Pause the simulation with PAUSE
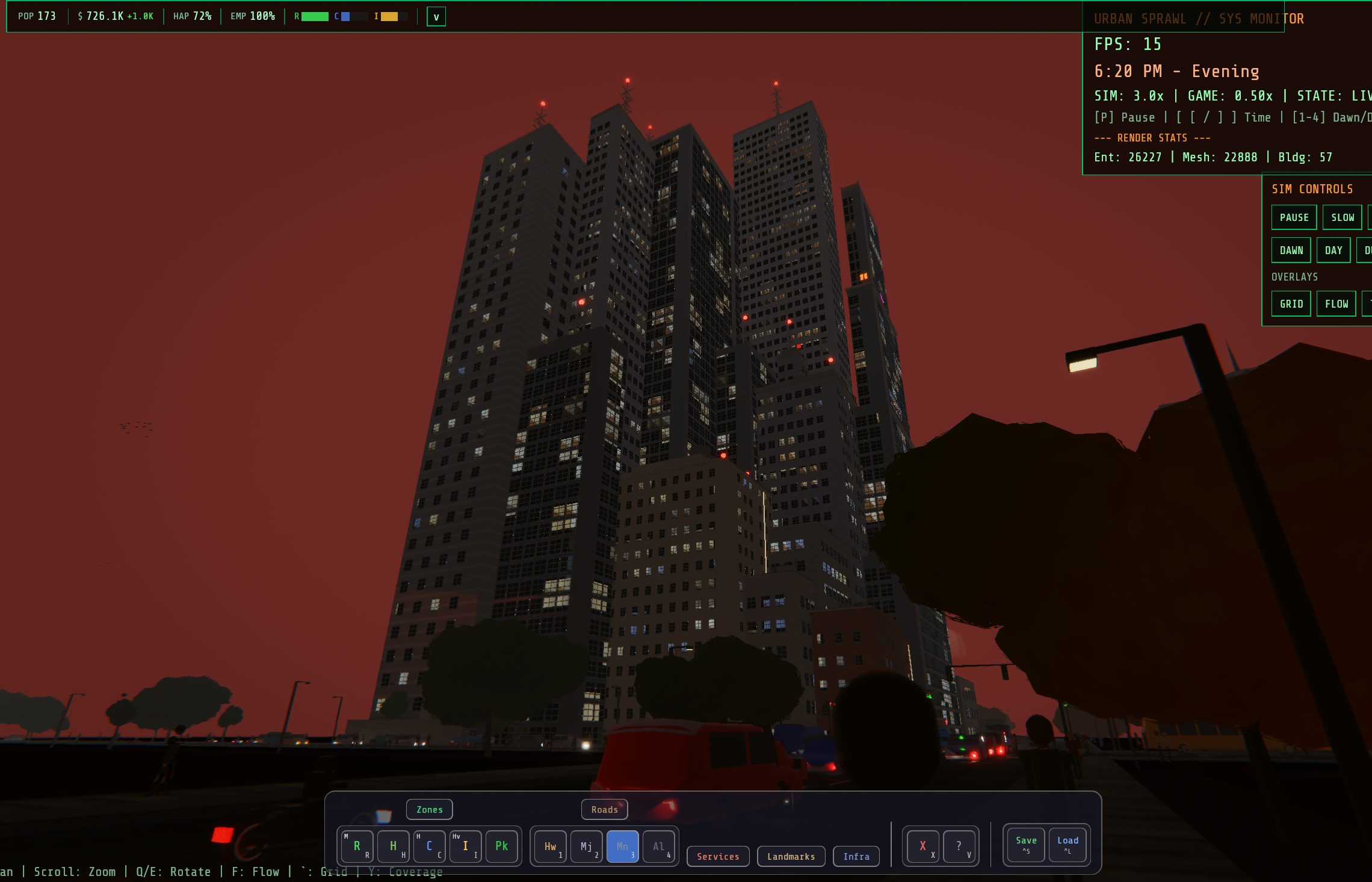This screenshot has width=1372, height=882. 1294,217
